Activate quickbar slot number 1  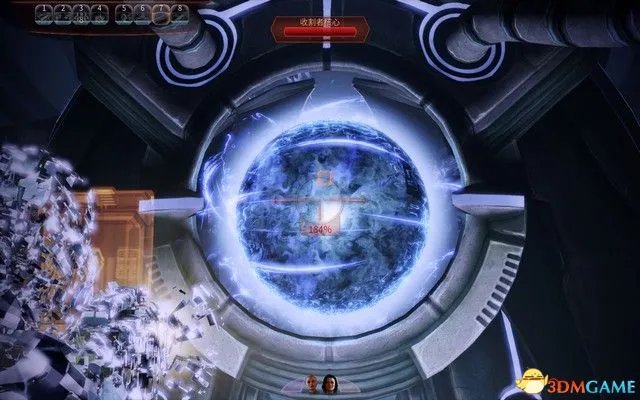coord(43,15)
